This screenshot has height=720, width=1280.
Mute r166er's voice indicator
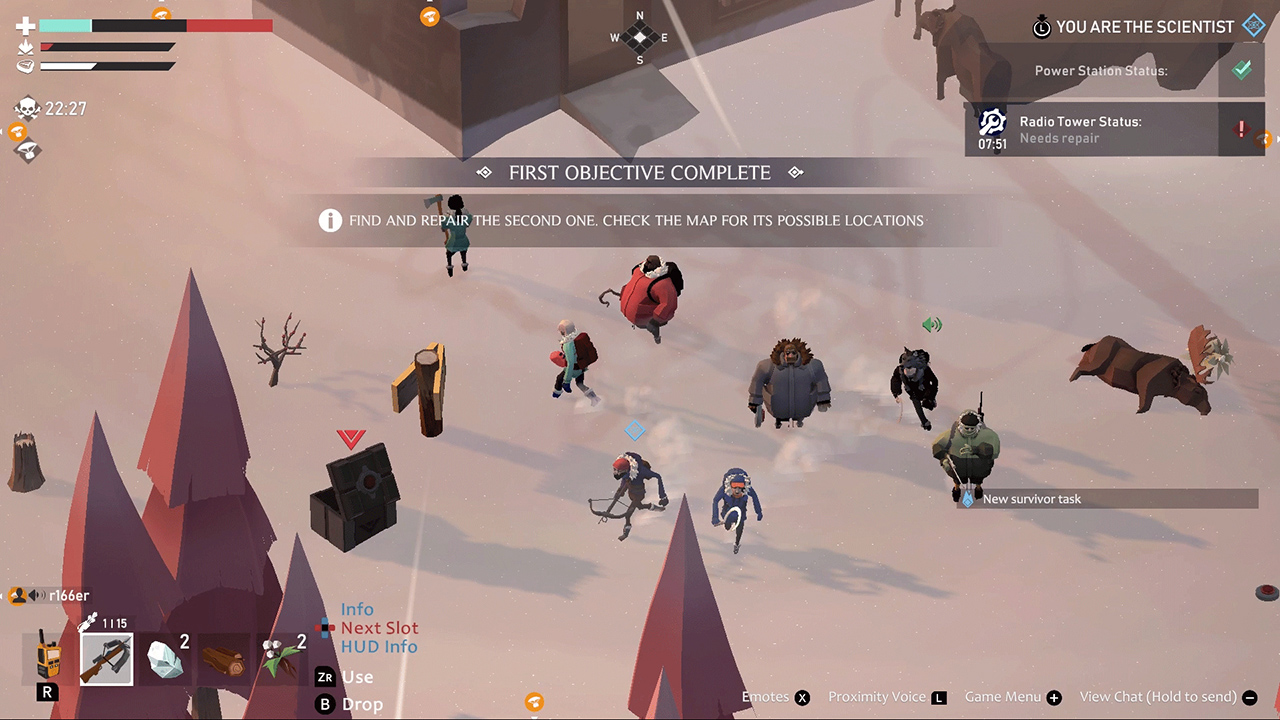click(x=36, y=595)
